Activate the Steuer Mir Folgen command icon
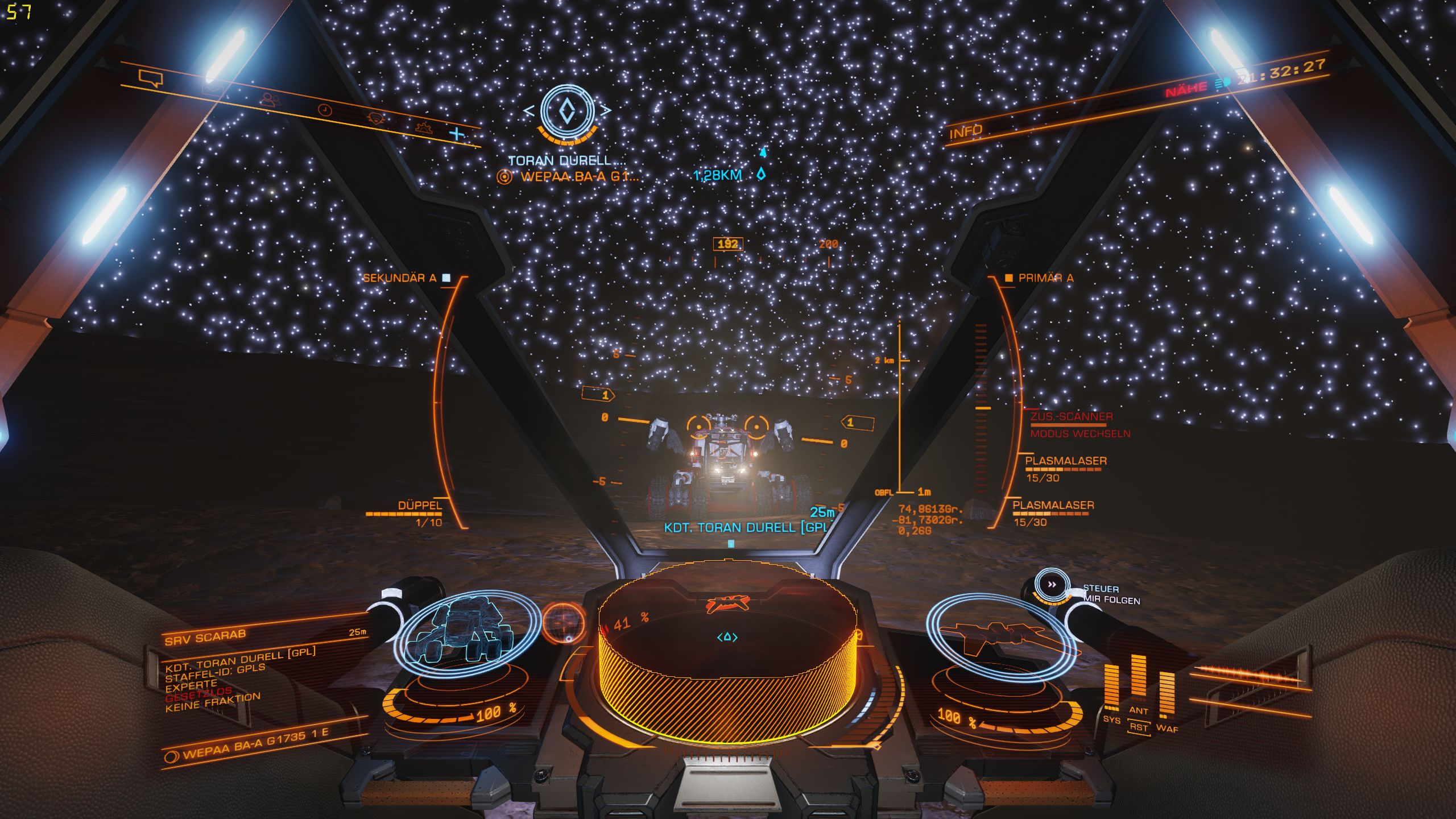1456x819 pixels. tap(1052, 585)
